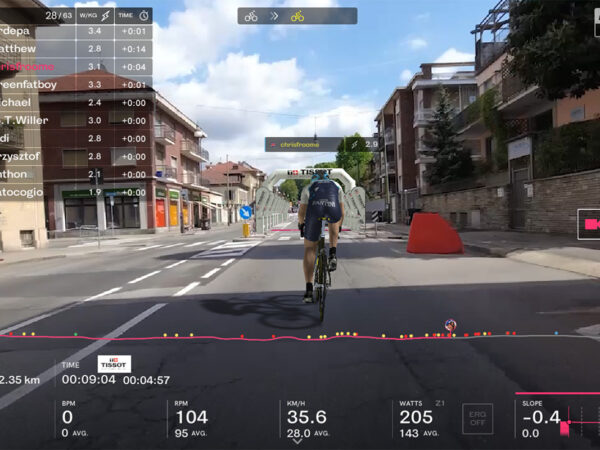Viewport: 600px width, 450px height.
Task: Open the slope profile panel
Action: pos(558,418)
